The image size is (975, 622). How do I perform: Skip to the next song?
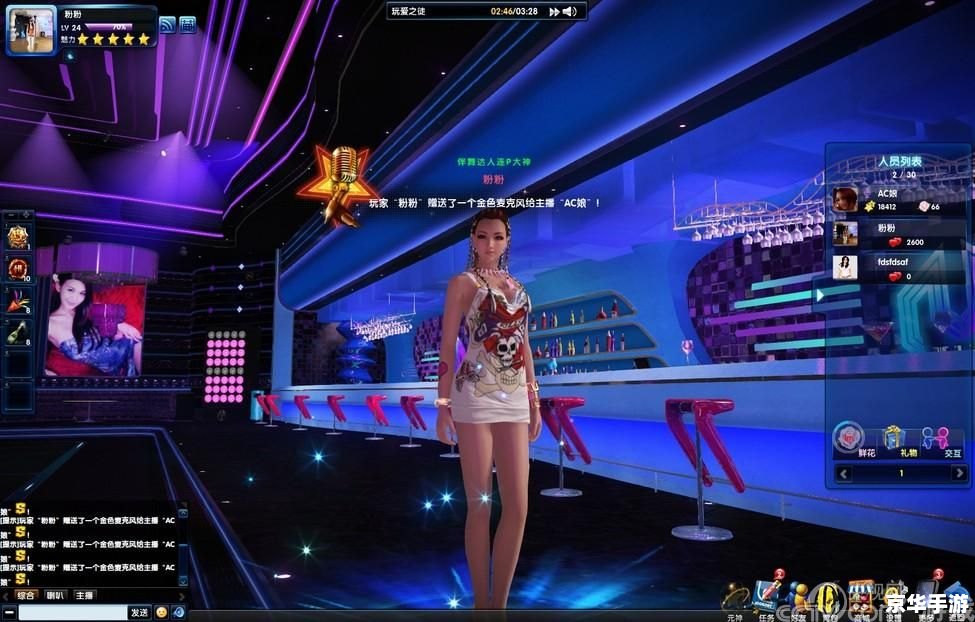click(552, 11)
